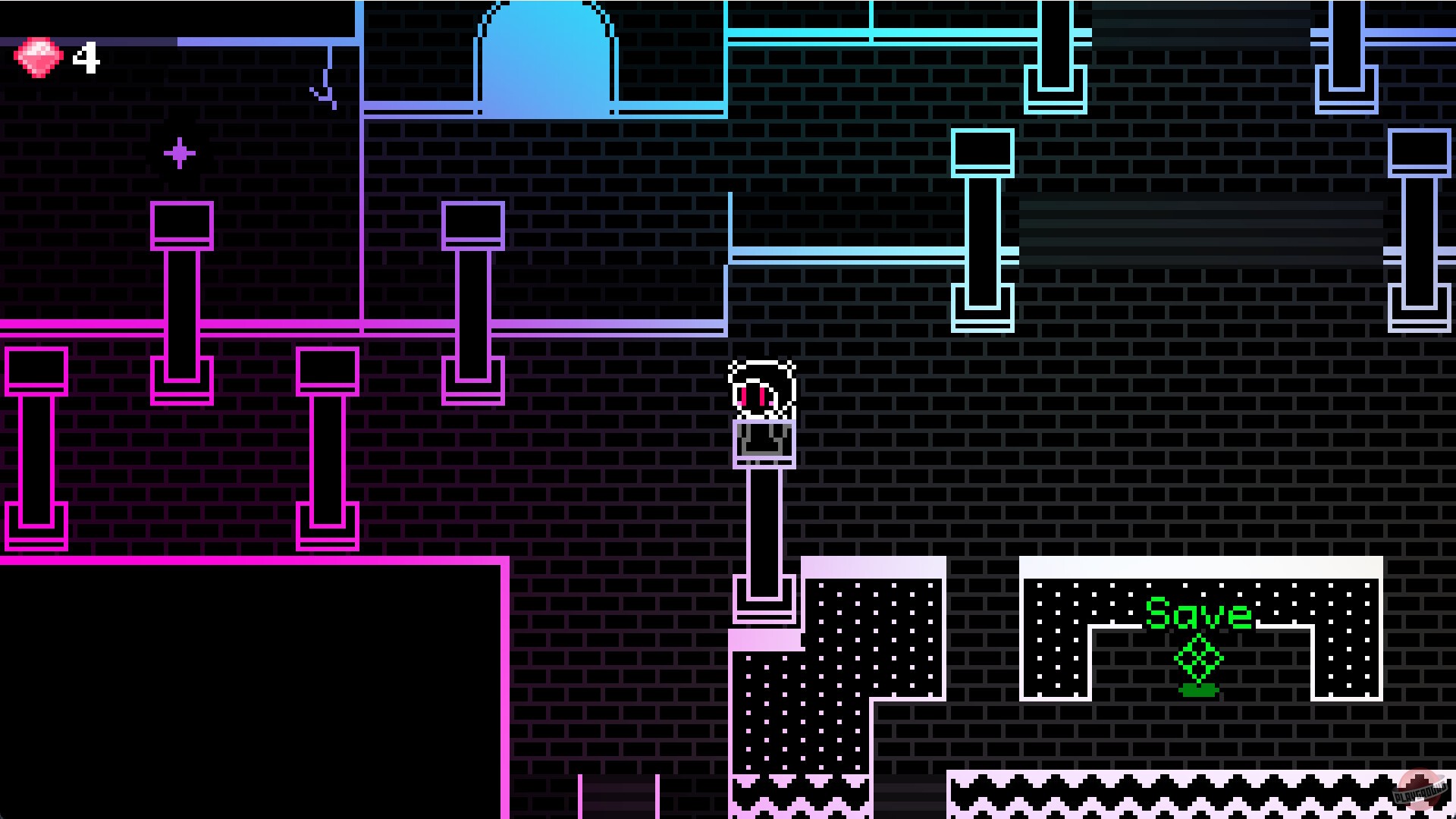The image size is (1456, 819).
Task: Expand the cyan pillar hanging from the ceiling
Action: point(1054,53)
